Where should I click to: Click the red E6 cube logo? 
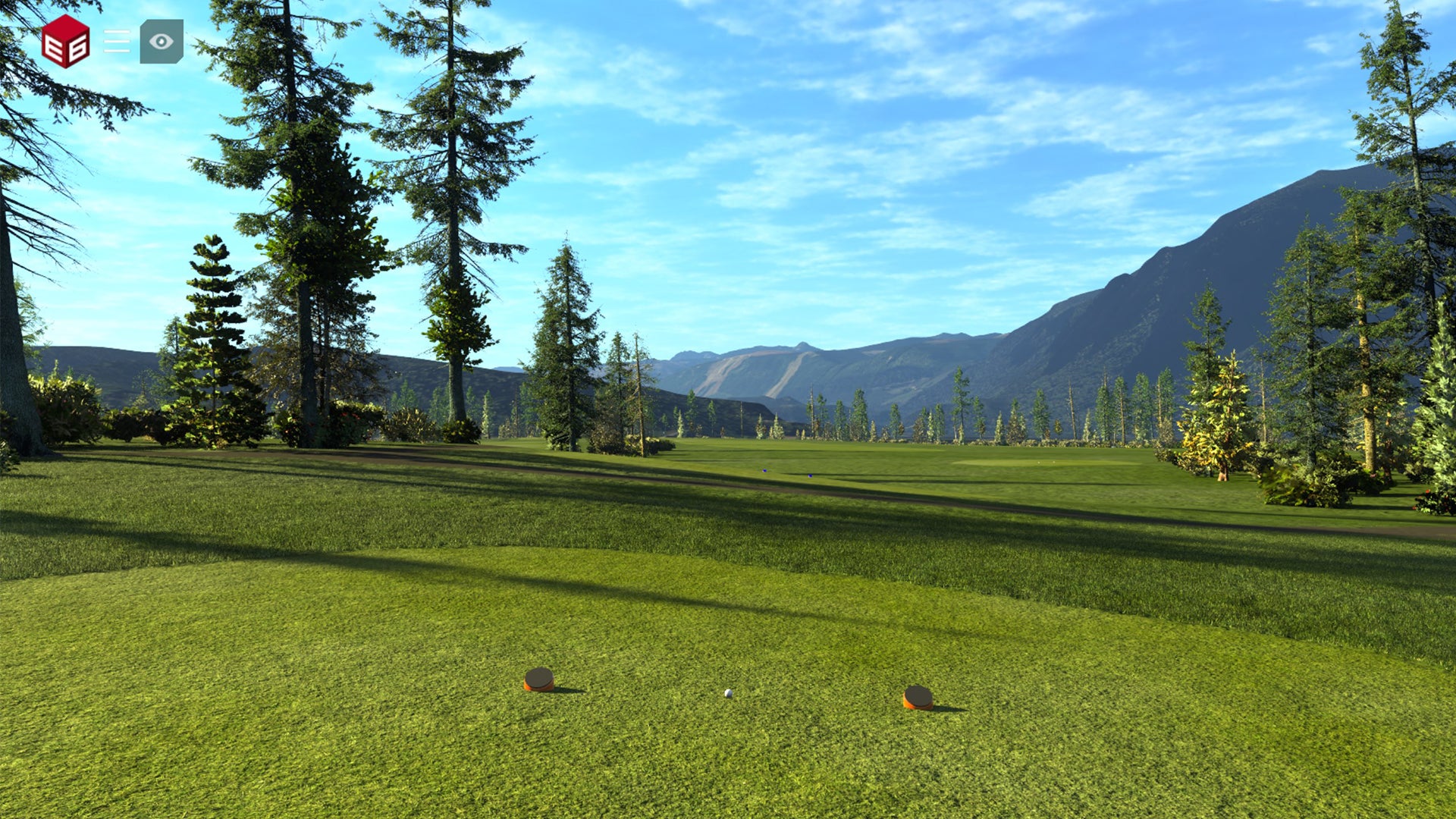pyautogui.click(x=65, y=42)
